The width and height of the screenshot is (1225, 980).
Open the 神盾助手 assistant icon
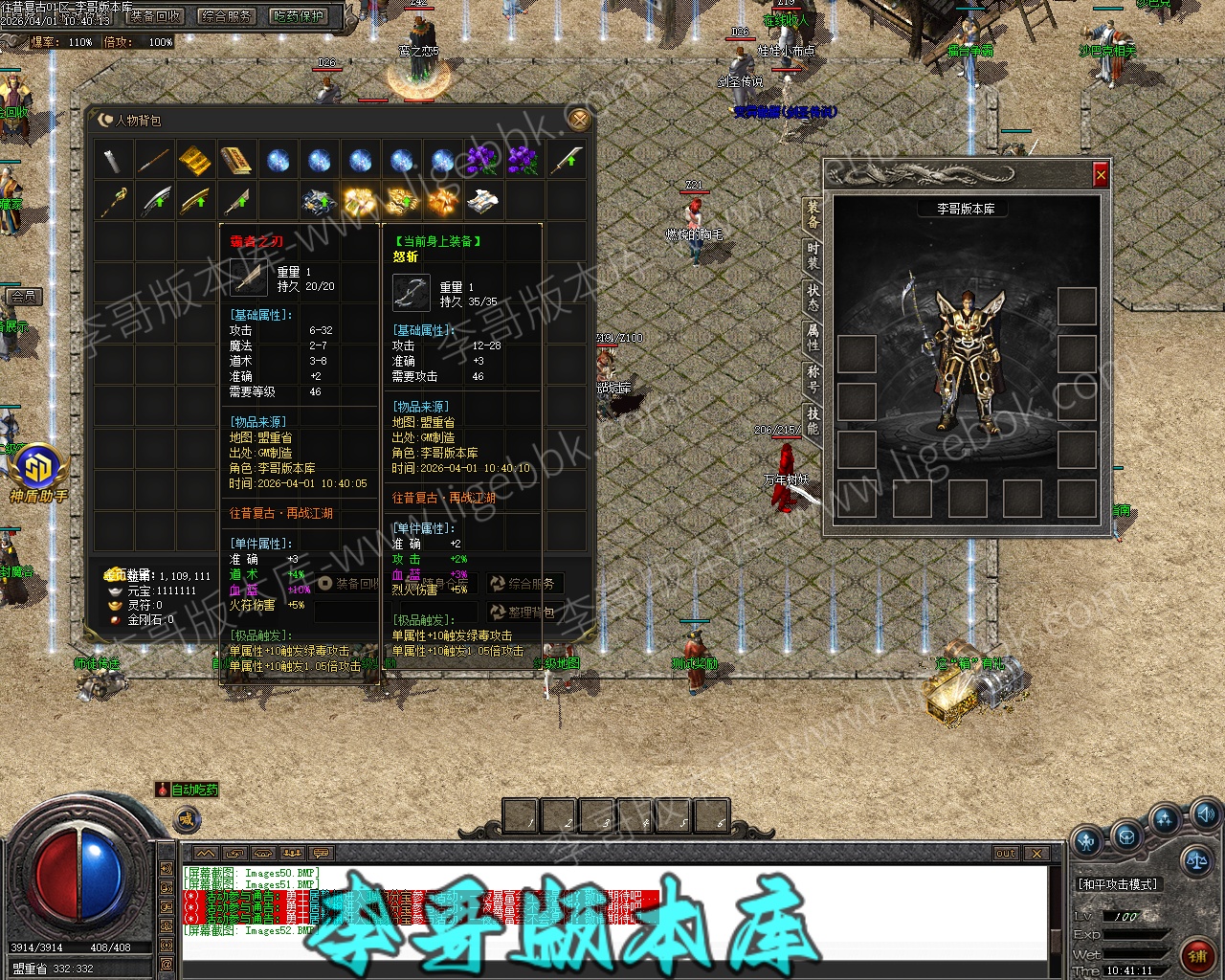pos(38,471)
